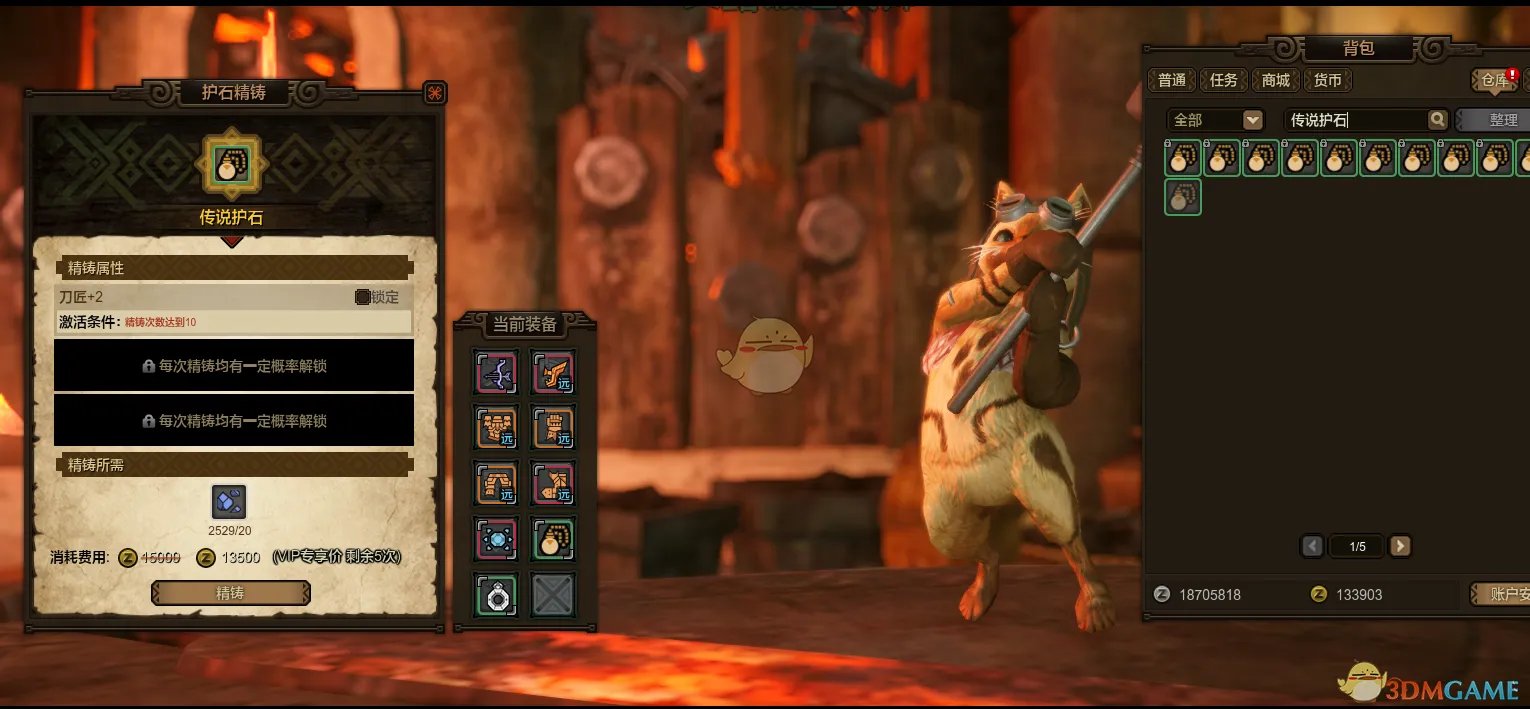The image size is (1530, 709).
Task: Open the 全部 filter dropdown
Action: (1252, 120)
